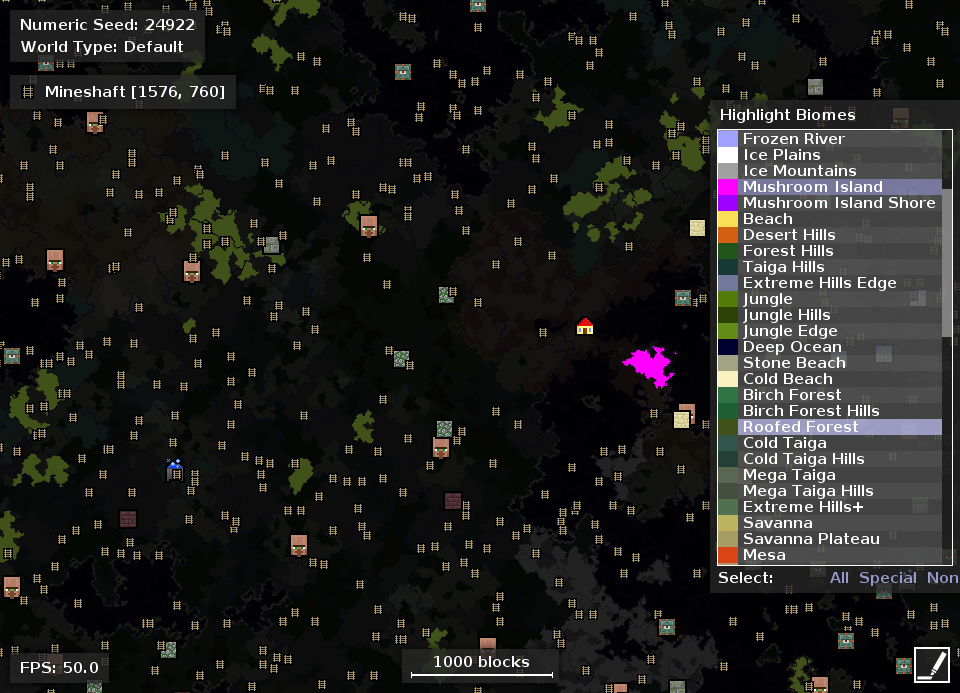Select Frozen River in the biome list

pyautogui.click(x=794, y=139)
